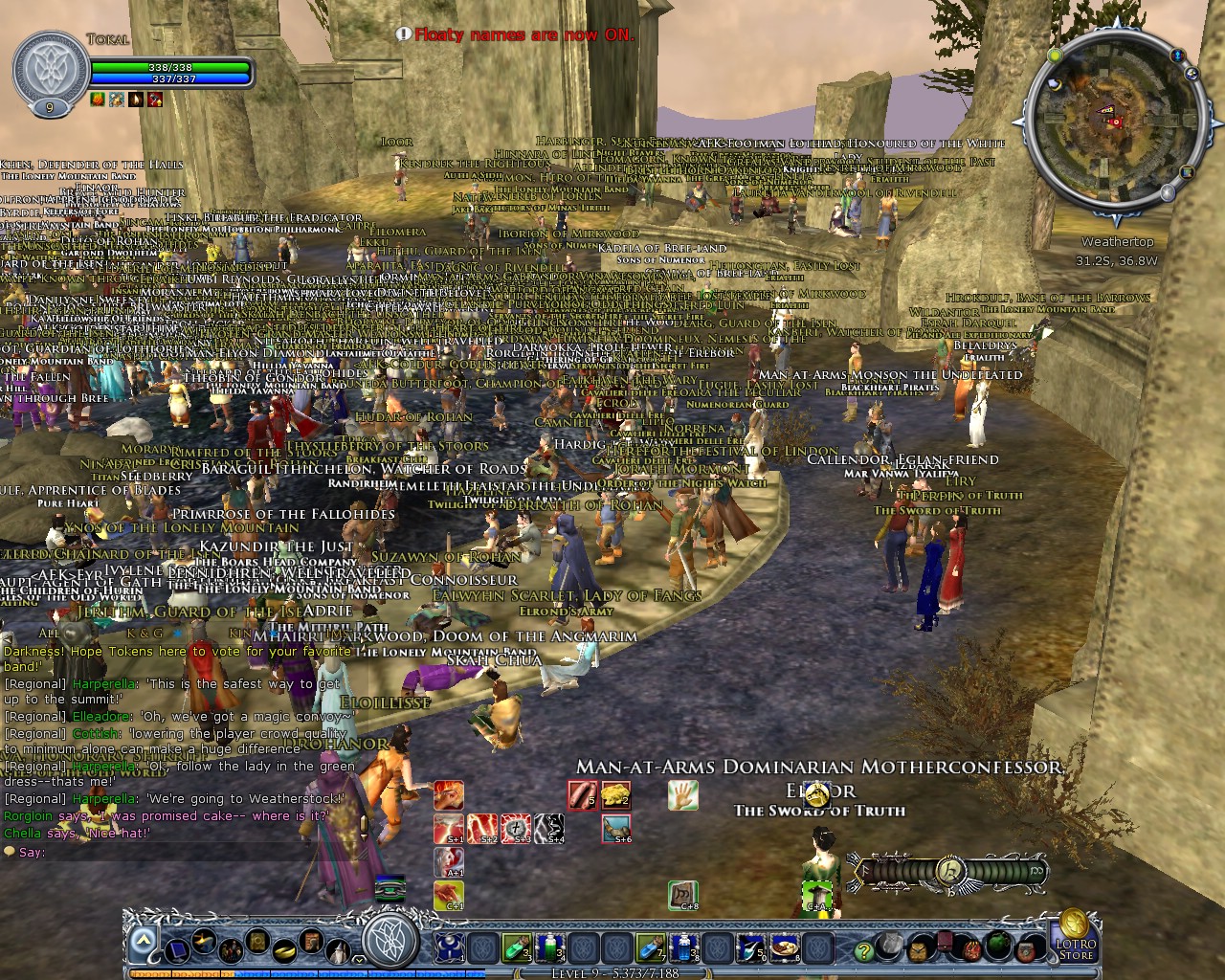The width and height of the screenshot is (1225, 980).
Task: Select the open hand skill icon
Action: pyautogui.click(x=681, y=795)
